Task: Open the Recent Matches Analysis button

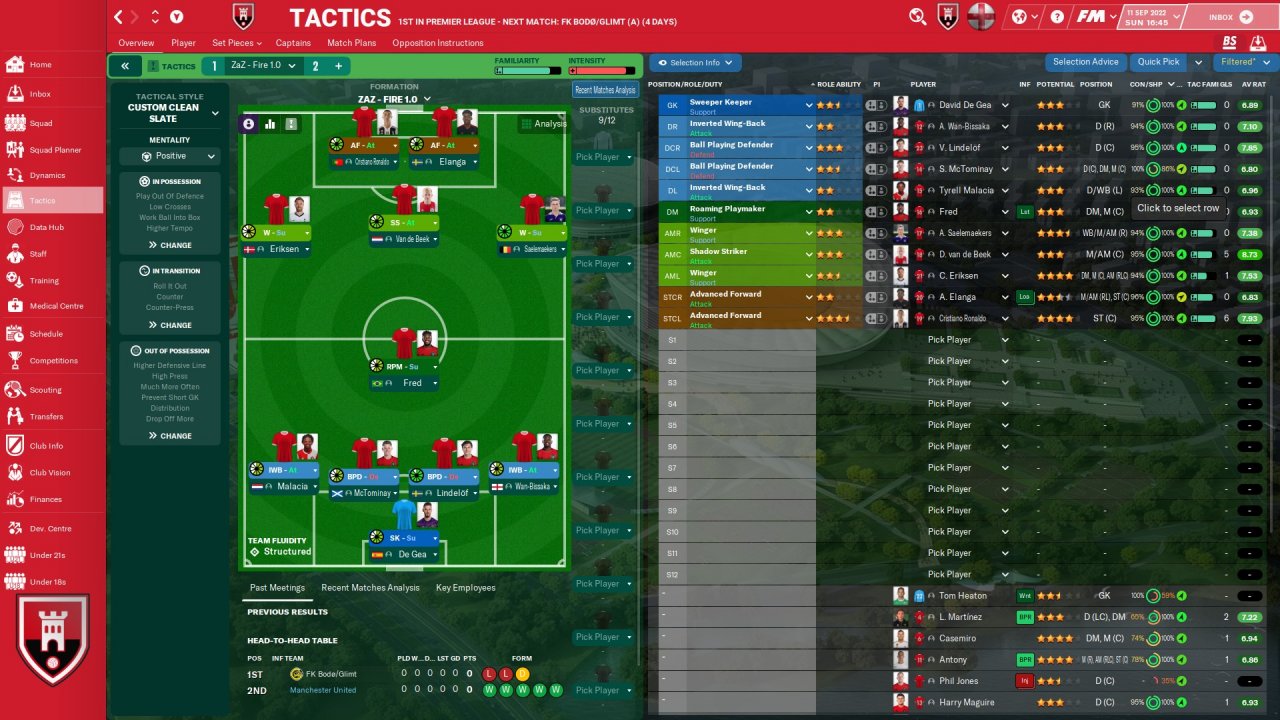Action: coord(605,90)
